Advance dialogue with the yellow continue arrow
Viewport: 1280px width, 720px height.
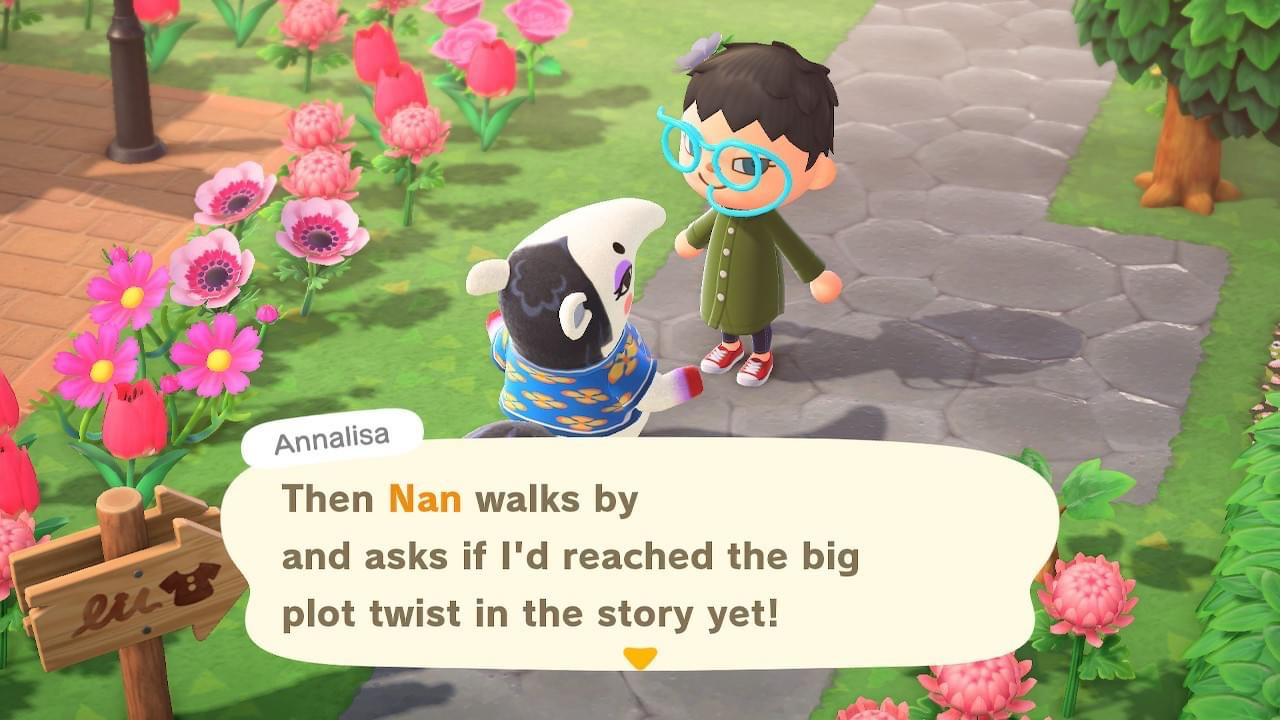pos(640,658)
